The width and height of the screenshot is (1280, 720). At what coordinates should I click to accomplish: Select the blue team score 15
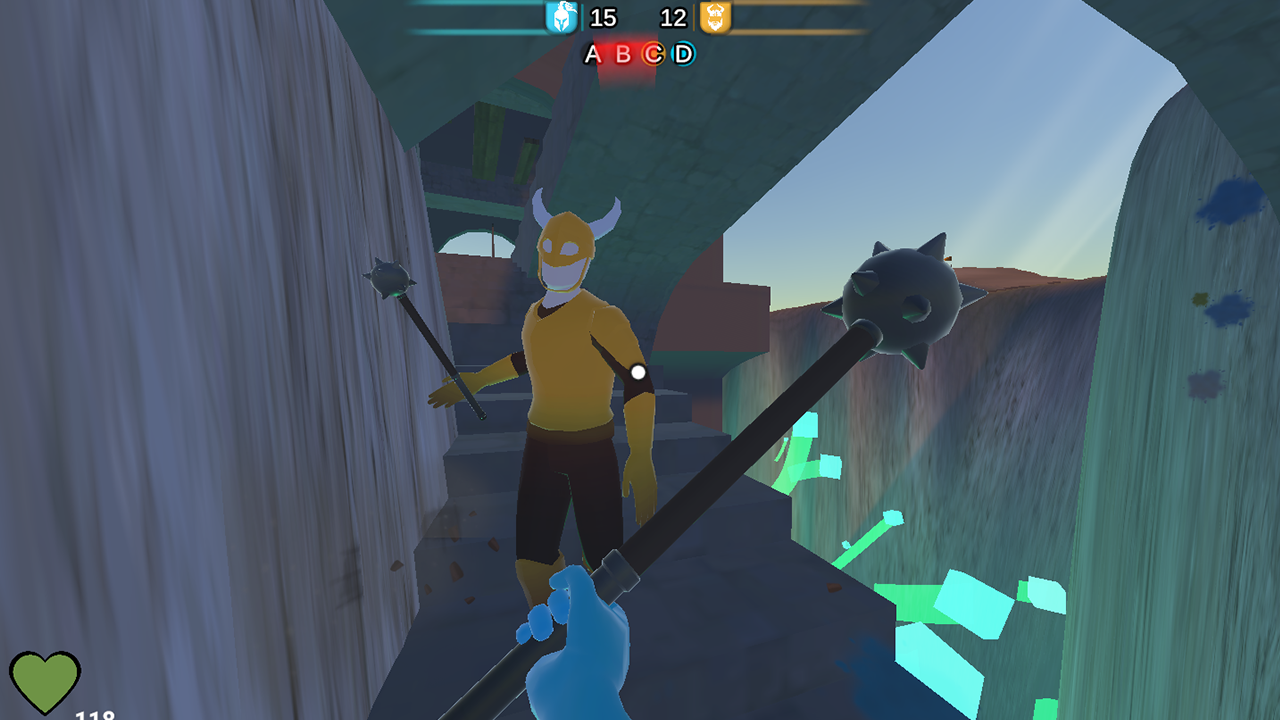(604, 17)
